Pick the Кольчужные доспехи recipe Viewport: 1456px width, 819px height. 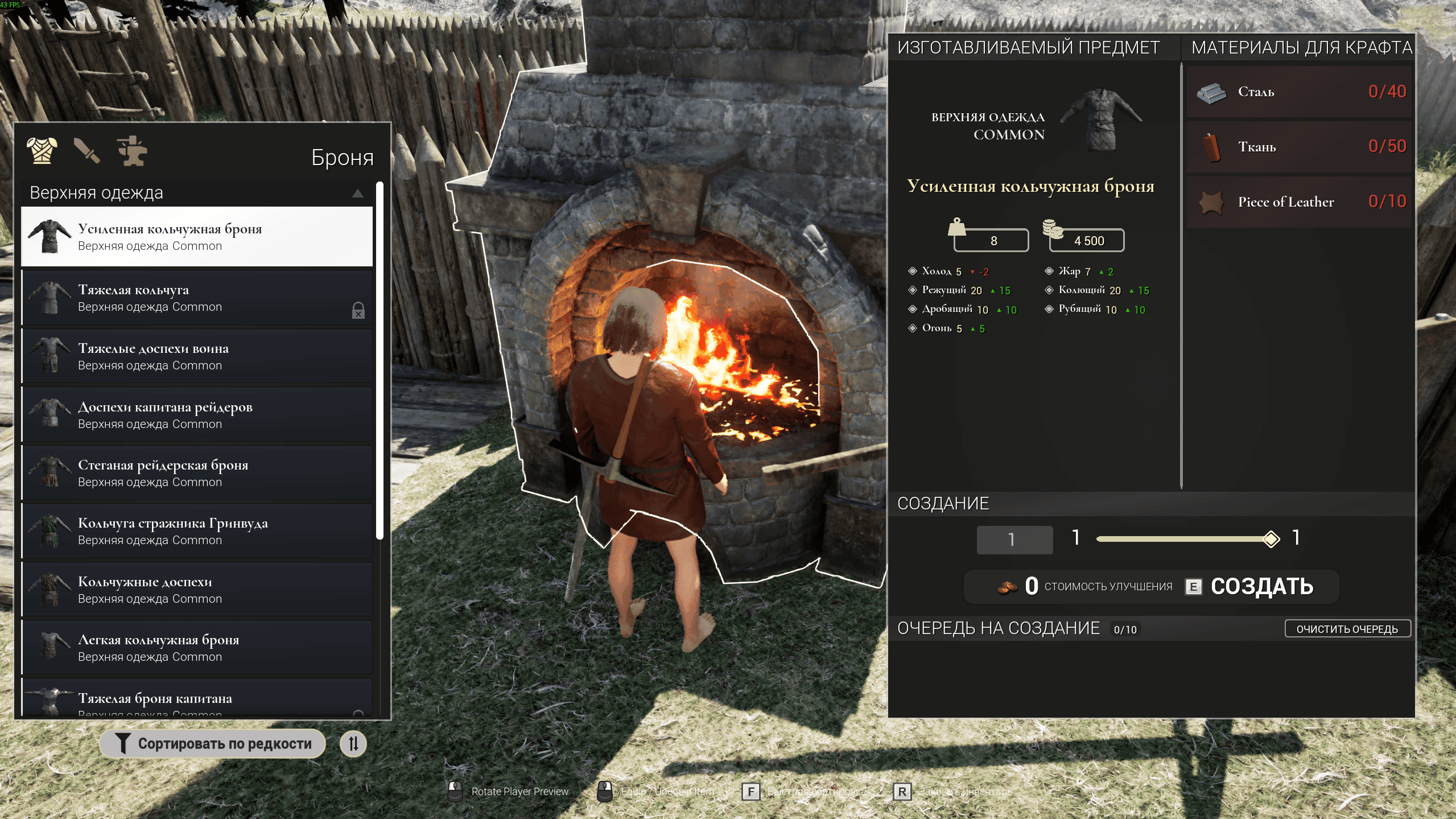(197, 590)
